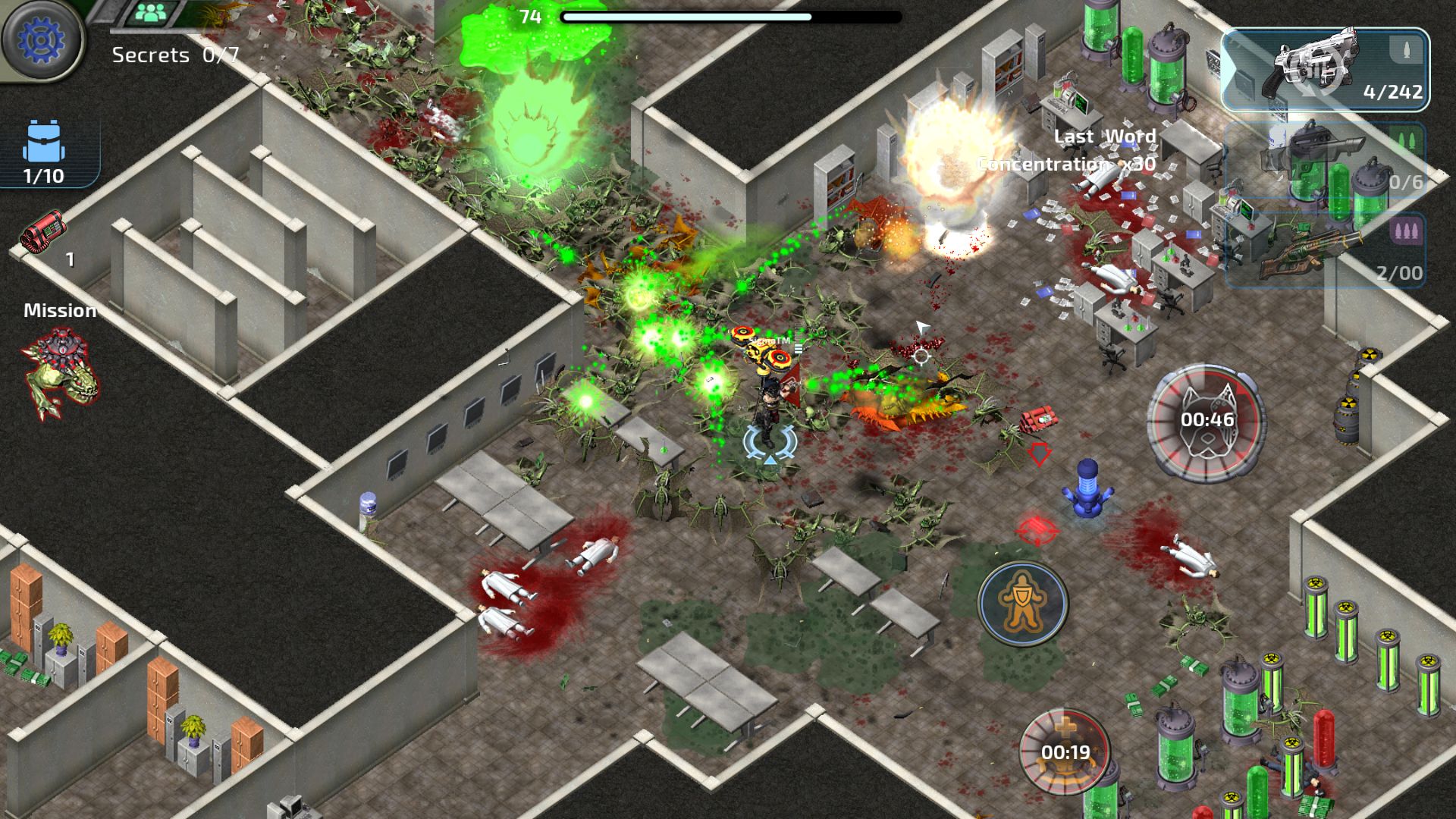Show the mission objective monster icon
Screen dimensions: 1456x819
[61, 373]
